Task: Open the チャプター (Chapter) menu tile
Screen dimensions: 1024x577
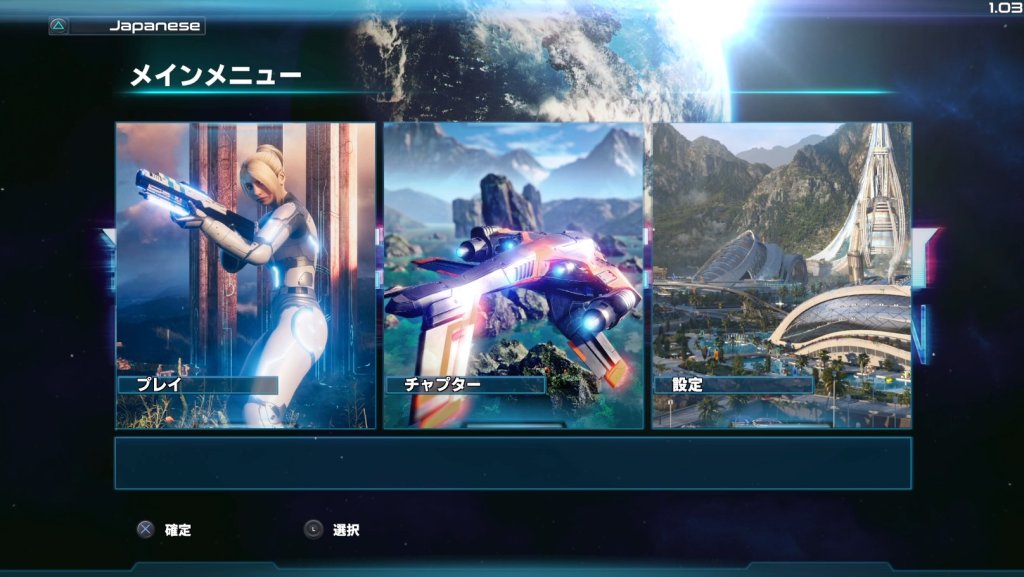Action: tap(514, 276)
